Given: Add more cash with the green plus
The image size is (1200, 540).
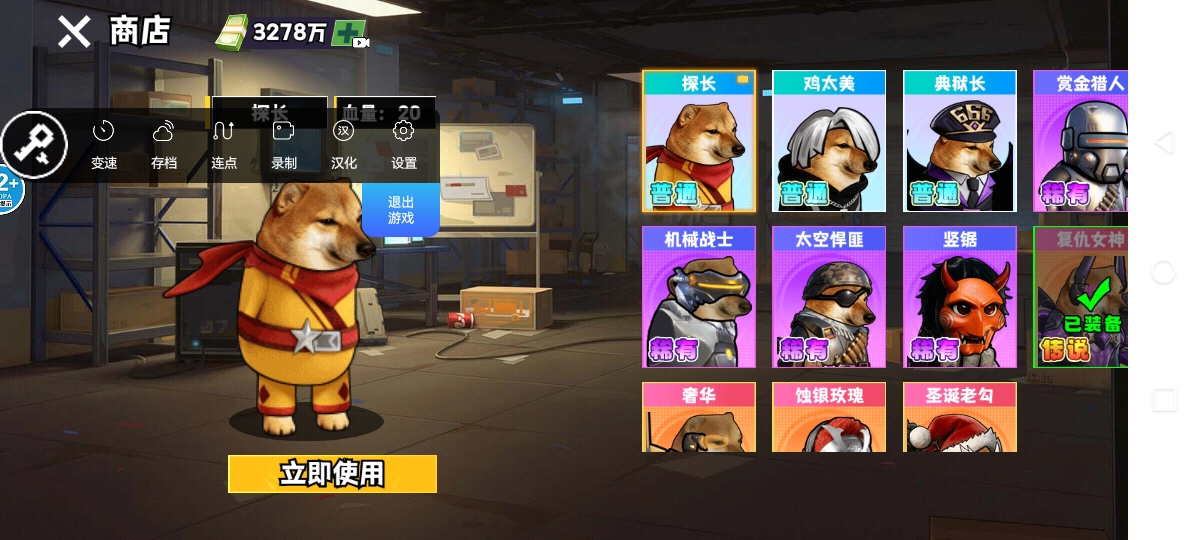Looking at the screenshot, I should tap(350, 33).
